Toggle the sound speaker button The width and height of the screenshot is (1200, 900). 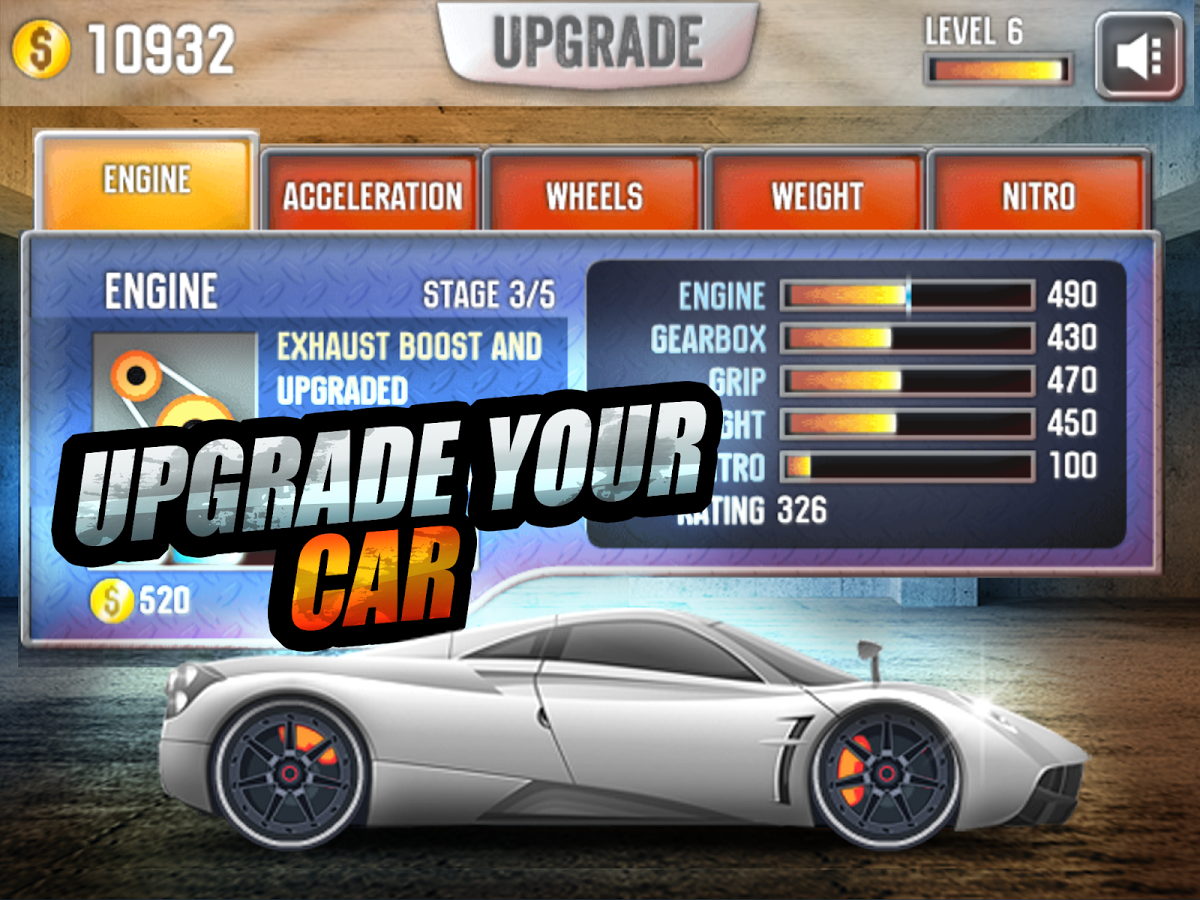1138,57
